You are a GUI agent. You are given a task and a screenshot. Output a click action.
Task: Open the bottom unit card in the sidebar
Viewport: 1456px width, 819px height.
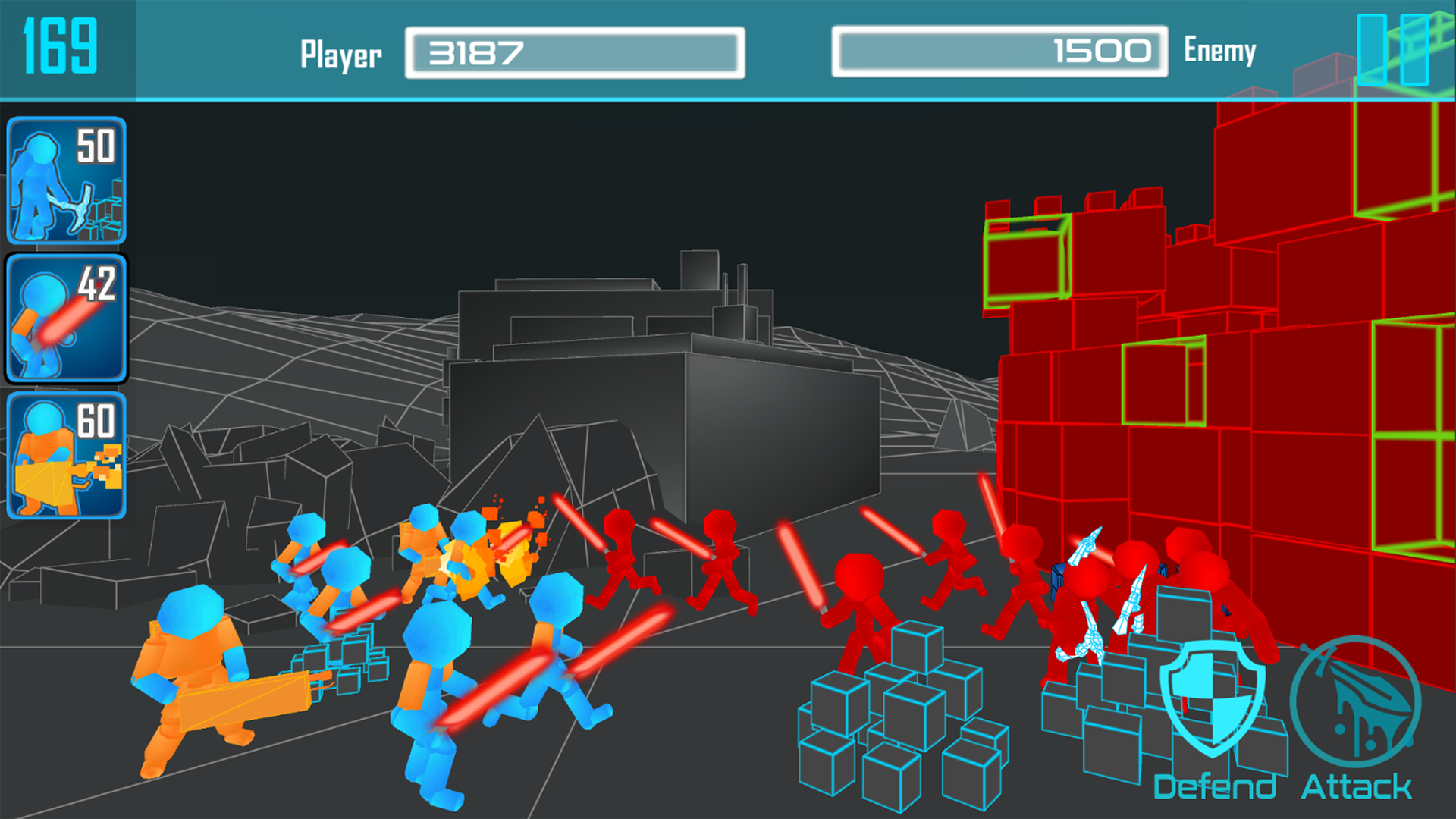click(67, 455)
